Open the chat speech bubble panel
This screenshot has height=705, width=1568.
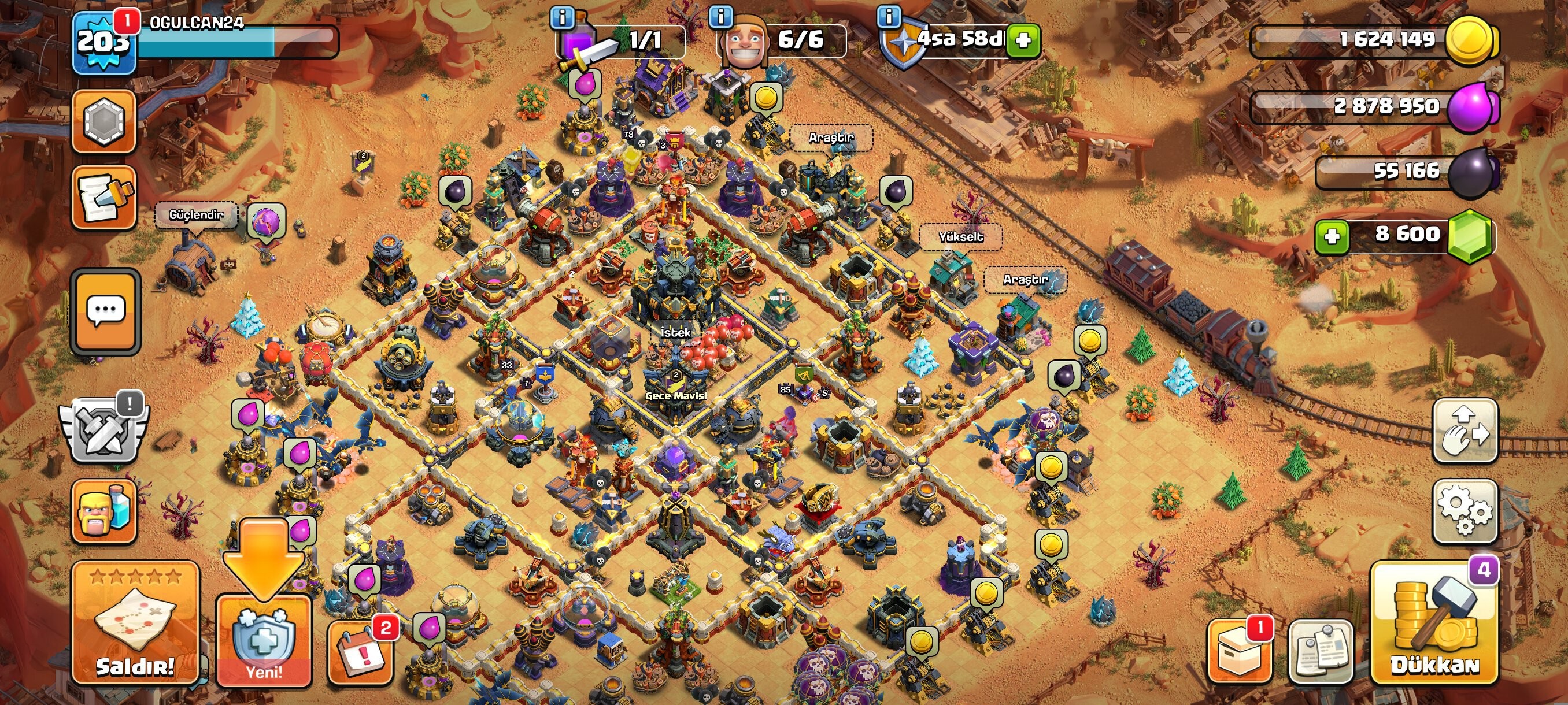105,311
